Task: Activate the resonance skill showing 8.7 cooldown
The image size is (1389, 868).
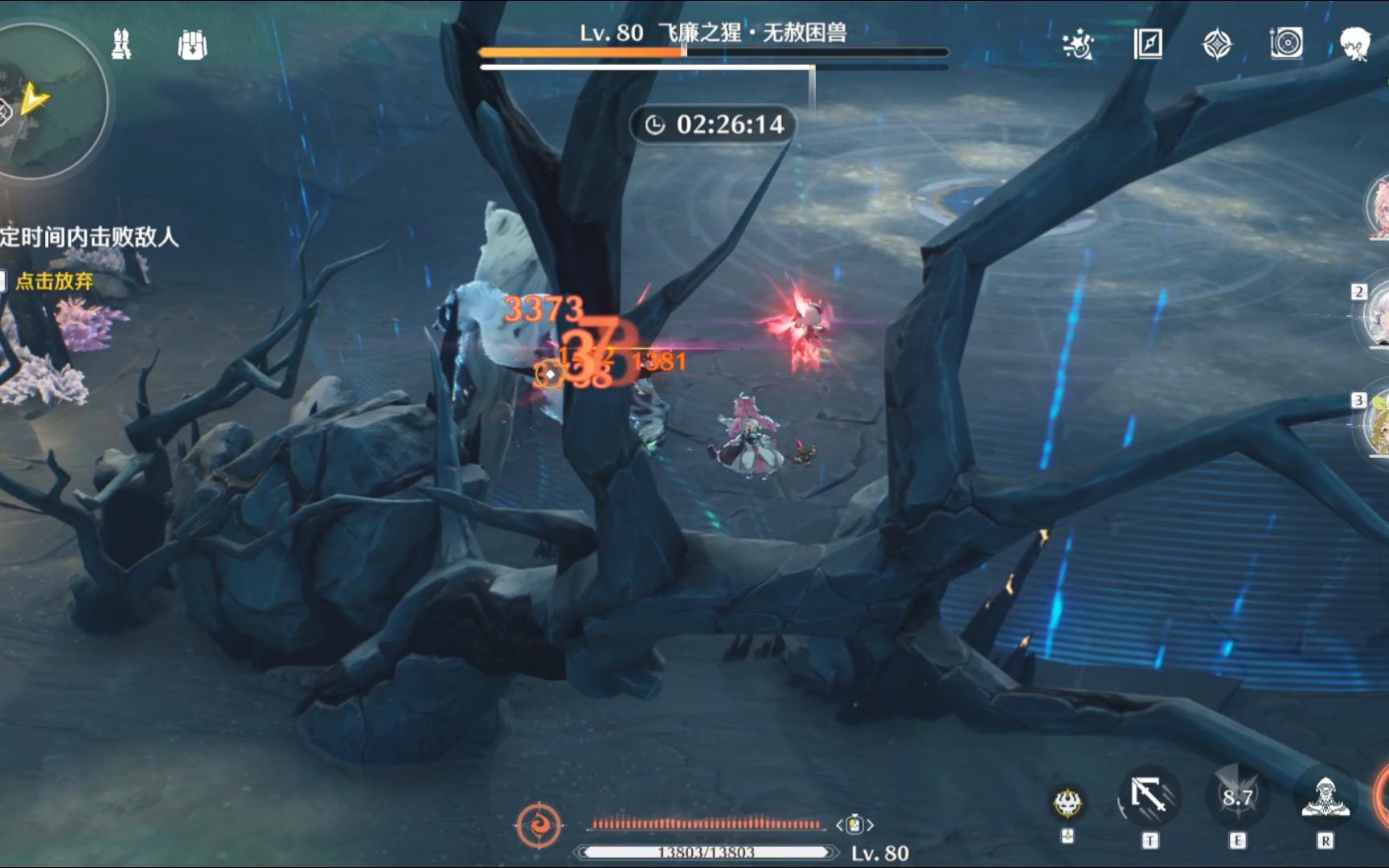Action: click(x=1238, y=797)
